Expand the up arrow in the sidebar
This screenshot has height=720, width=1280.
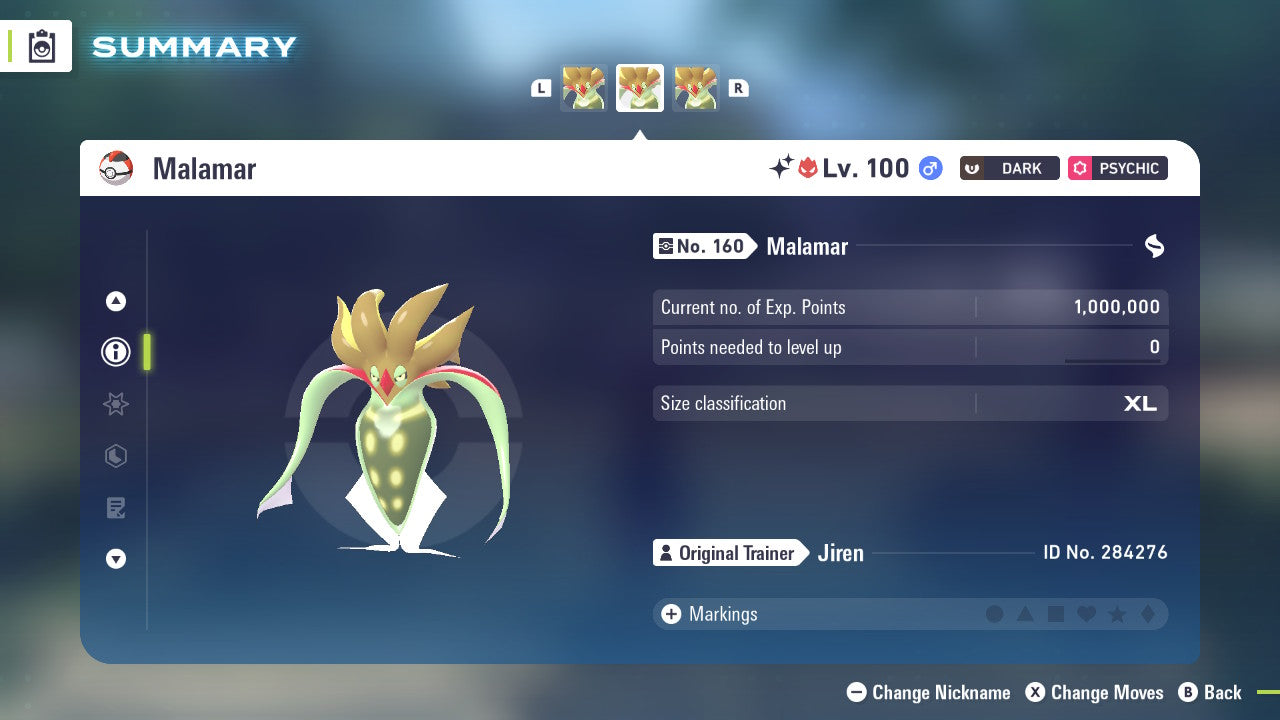[x=115, y=301]
